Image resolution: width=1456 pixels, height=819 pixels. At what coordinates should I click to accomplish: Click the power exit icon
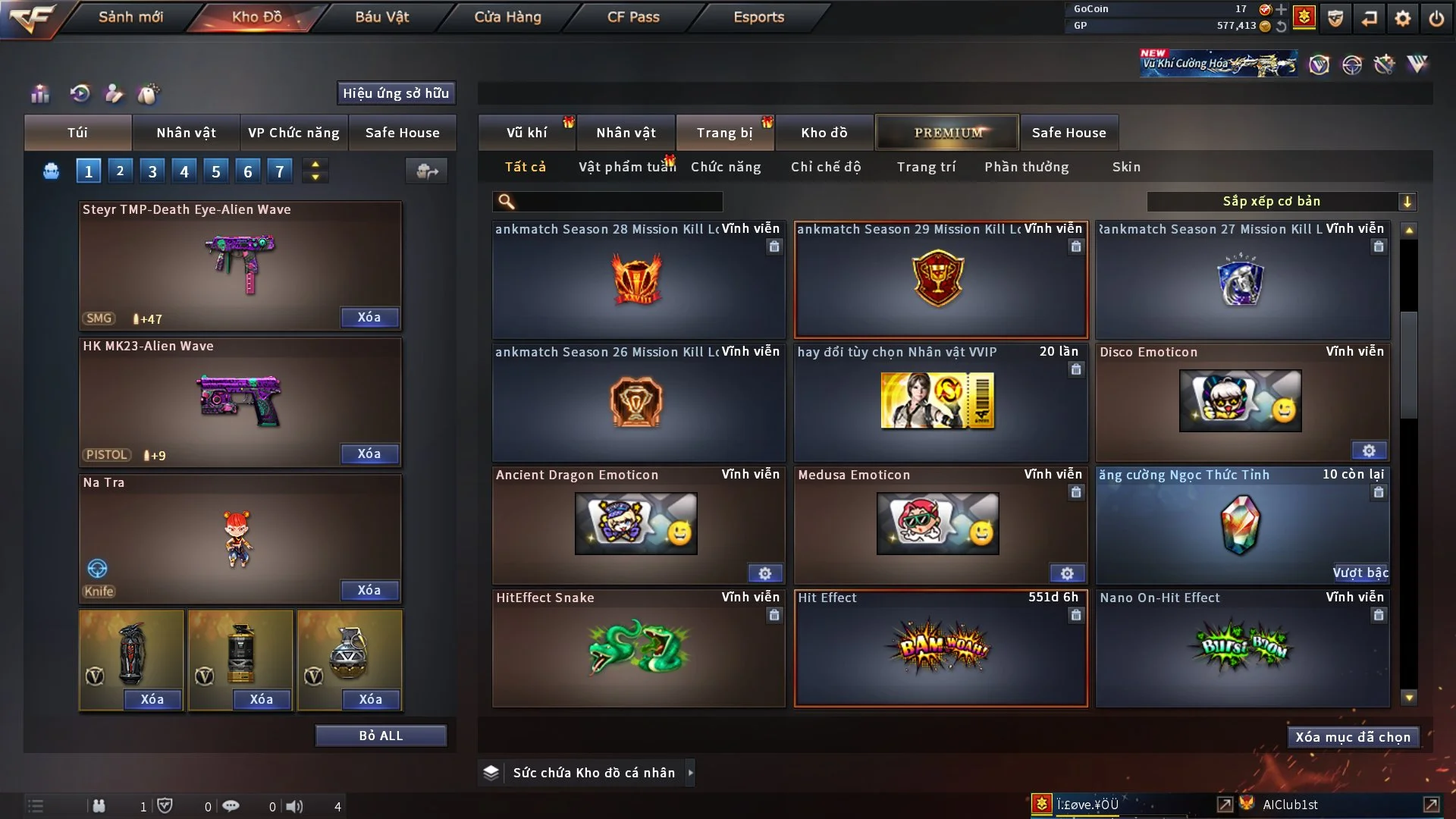pos(1436,18)
